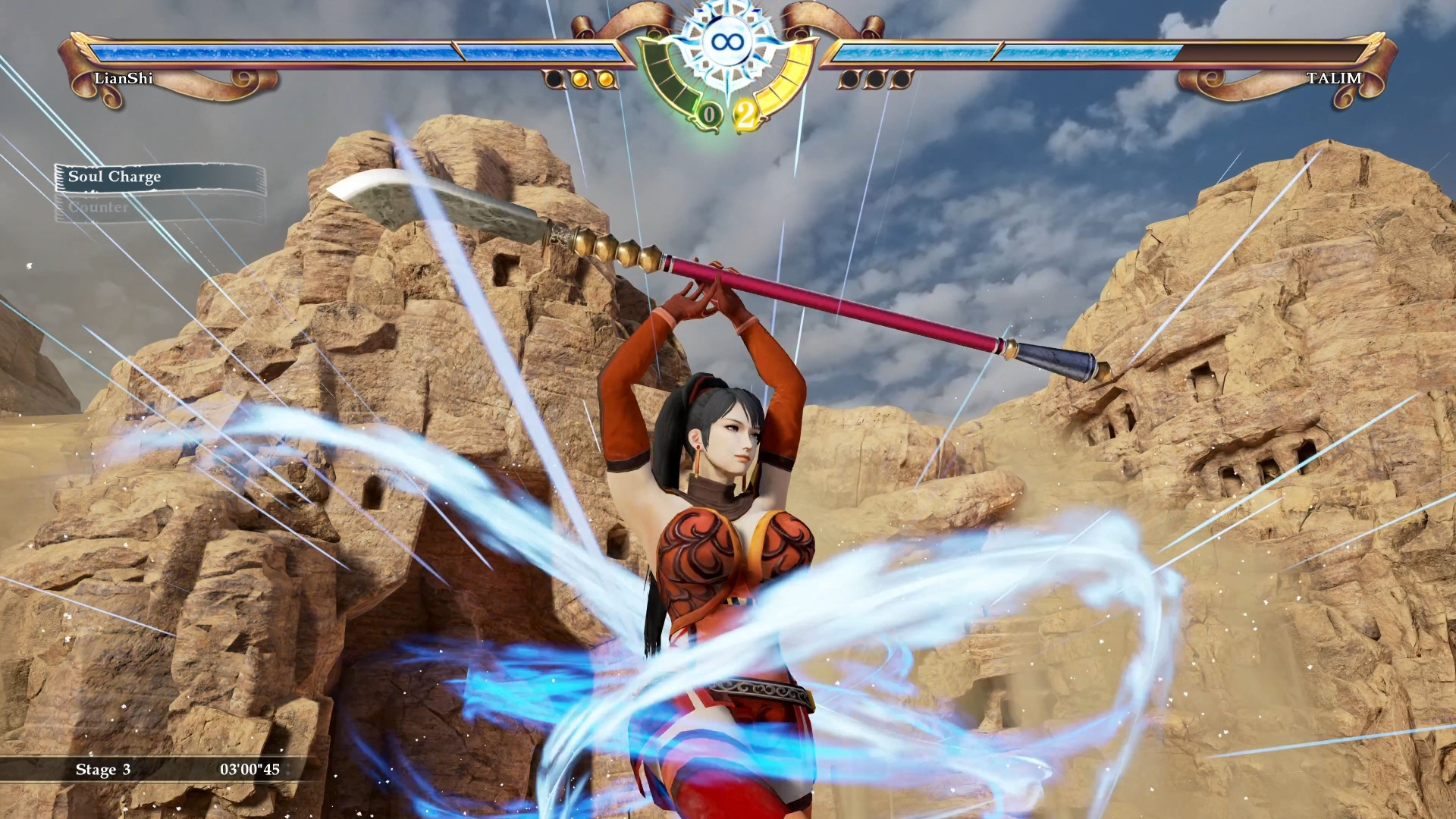Image resolution: width=1456 pixels, height=819 pixels.
Task: Click the green round-count badge showing 0
Action: [x=708, y=114]
